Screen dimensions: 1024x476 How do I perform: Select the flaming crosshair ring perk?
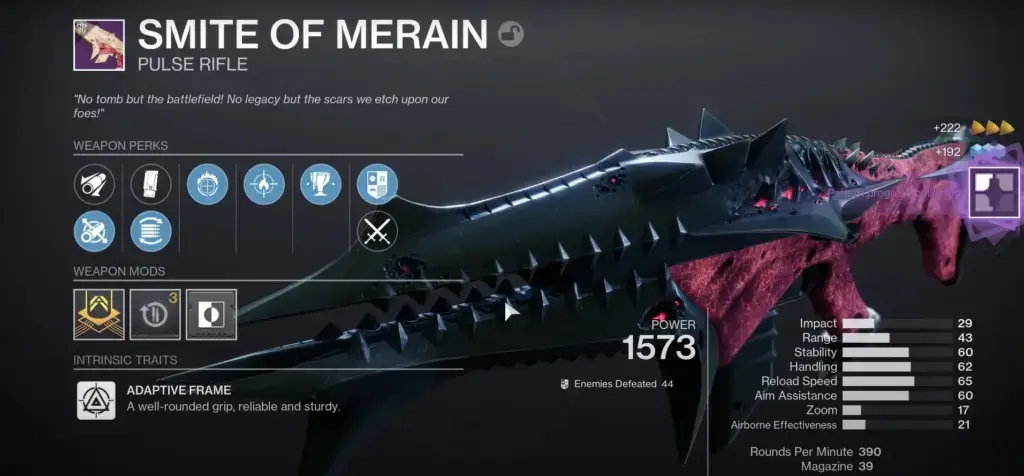click(208, 184)
